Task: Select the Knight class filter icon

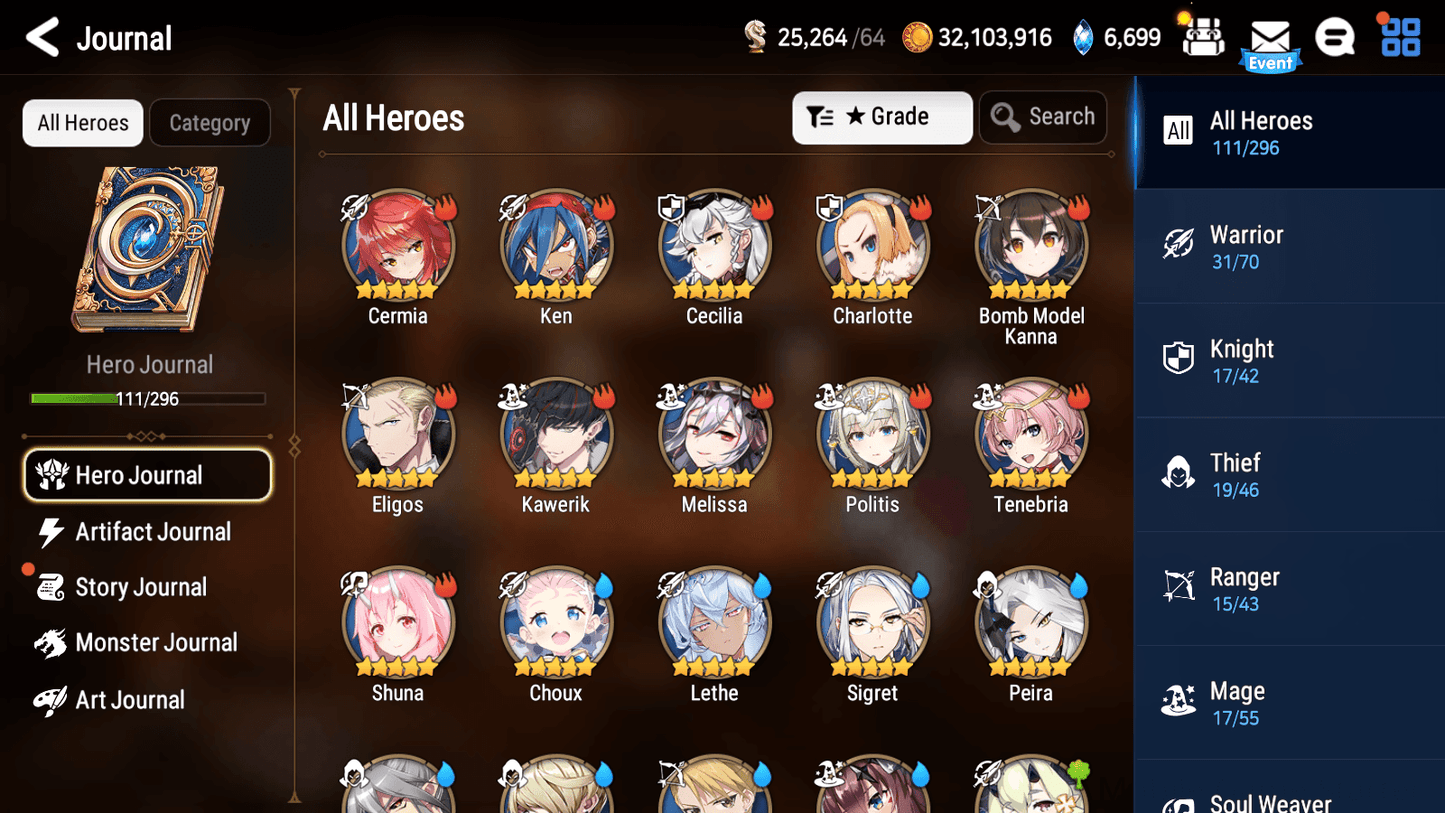Action: pos(1178,358)
